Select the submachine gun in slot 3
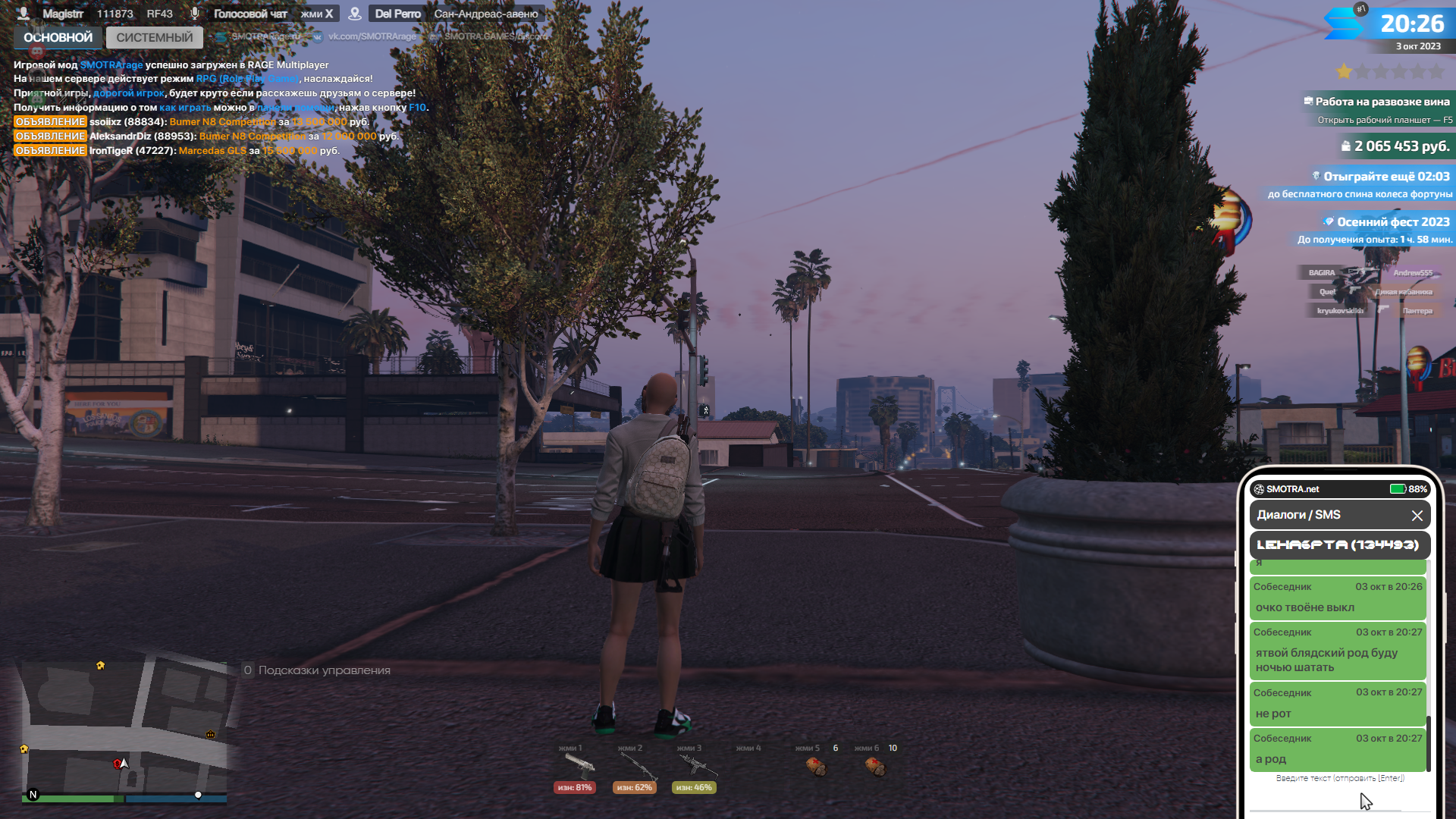Image resolution: width=1456 pixels, height=819 pixels. [695, 764]
